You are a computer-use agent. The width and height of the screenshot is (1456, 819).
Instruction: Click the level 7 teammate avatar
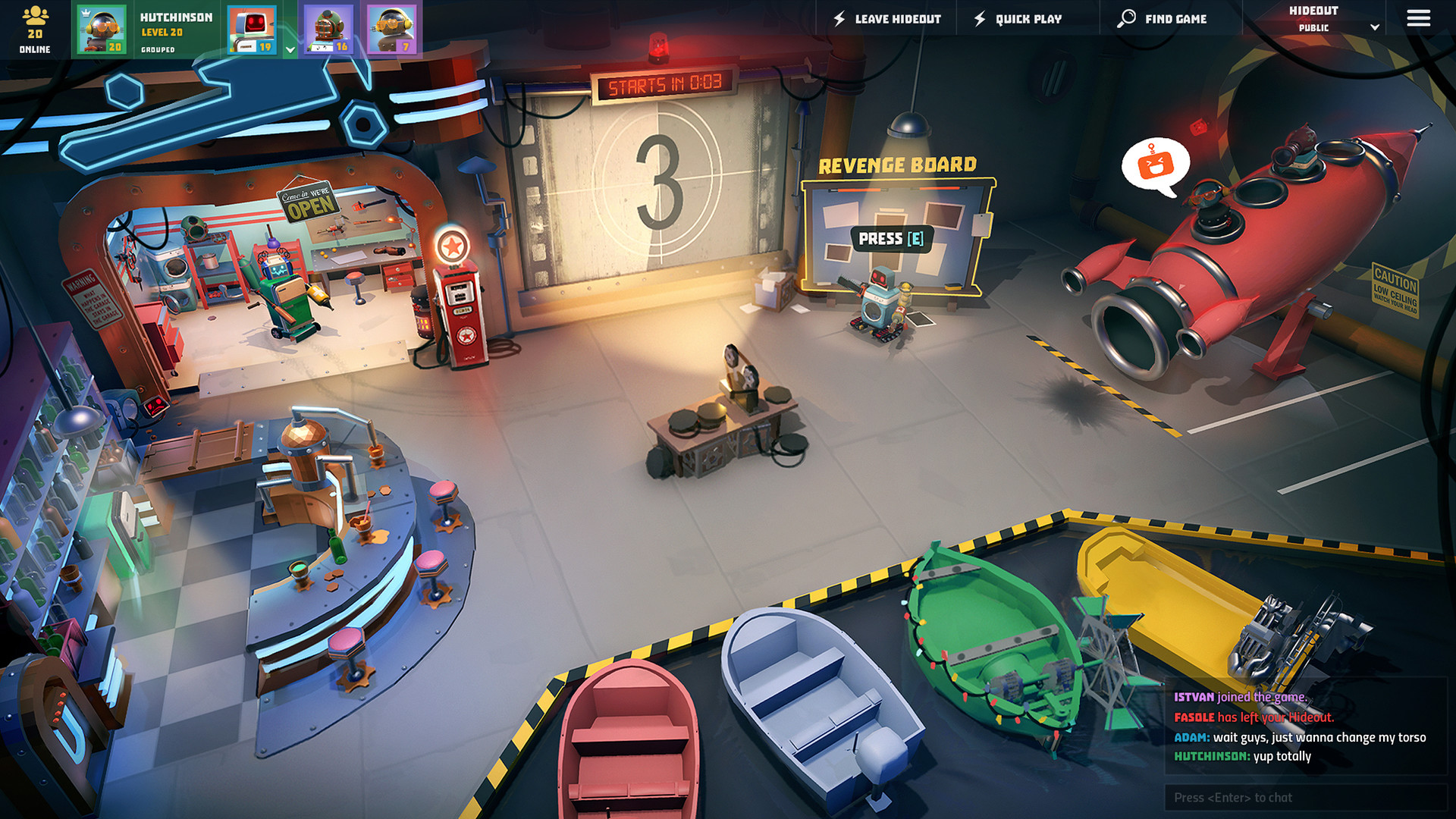(x=392, y=29)
